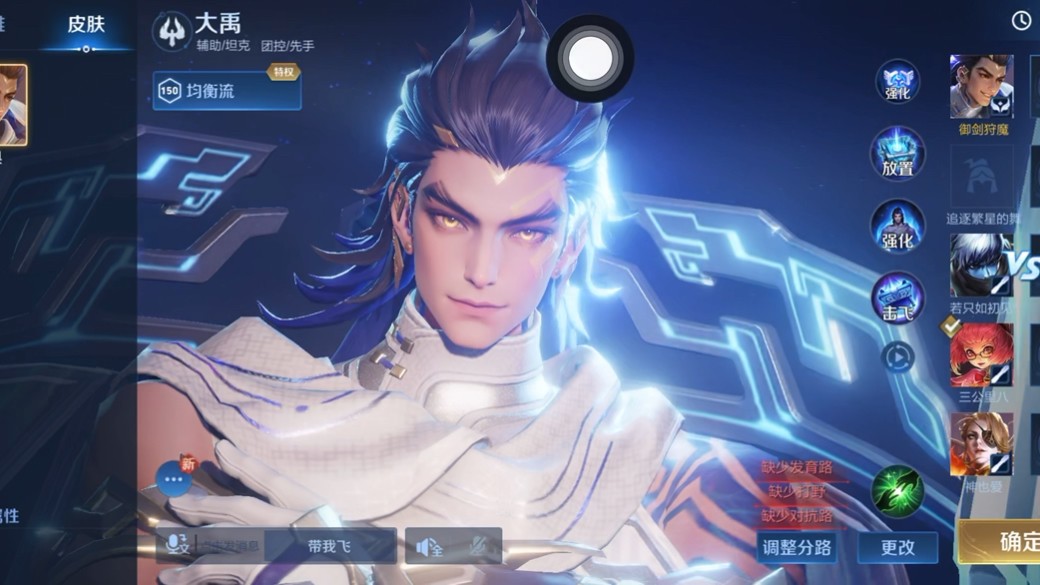Select teammate 御剑狩魔's portrait
This screenshot has width=1040, height=585.
click(x=981, y=87)
